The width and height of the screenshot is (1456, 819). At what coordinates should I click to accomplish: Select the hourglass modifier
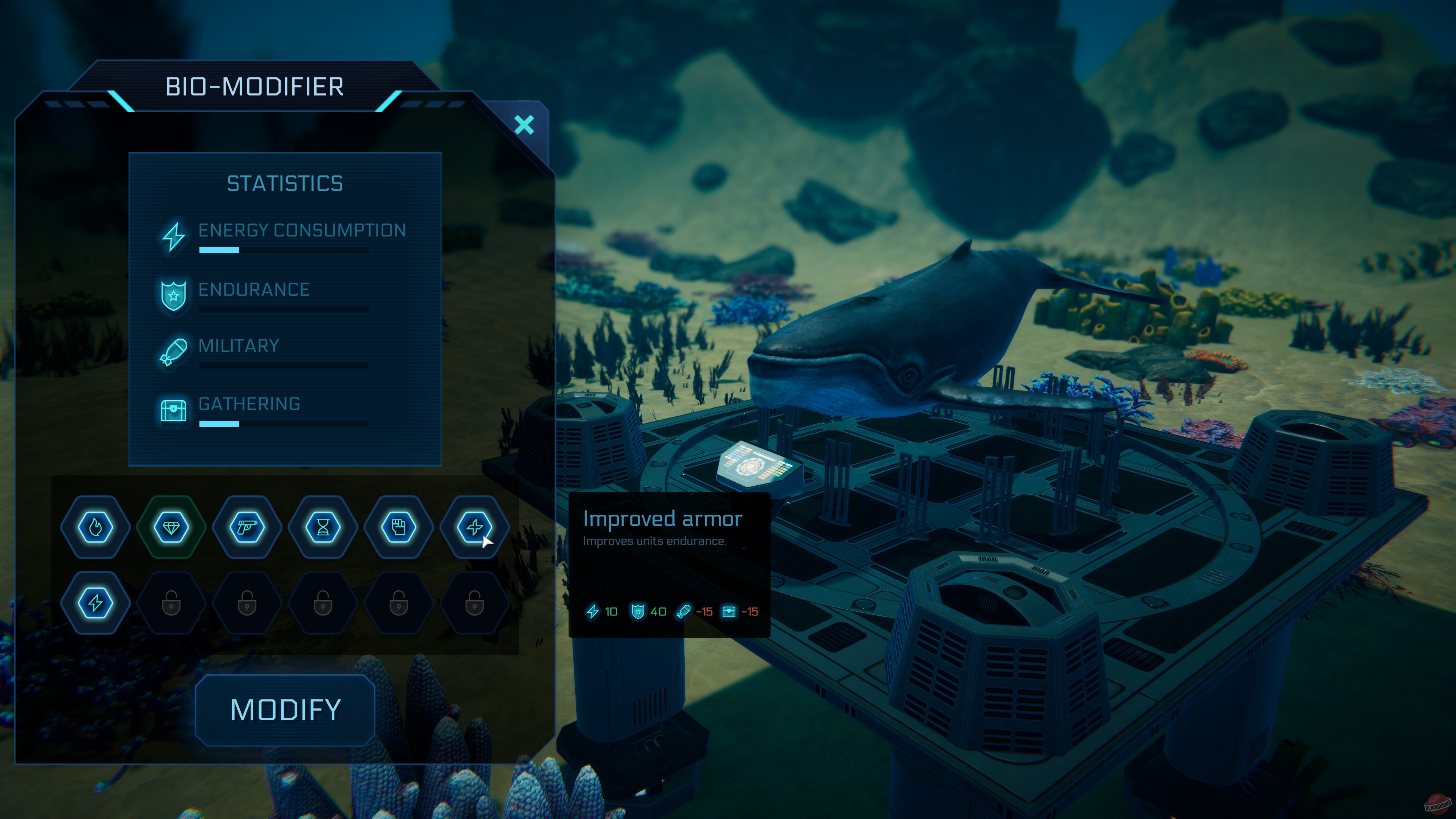coord(323,527)
